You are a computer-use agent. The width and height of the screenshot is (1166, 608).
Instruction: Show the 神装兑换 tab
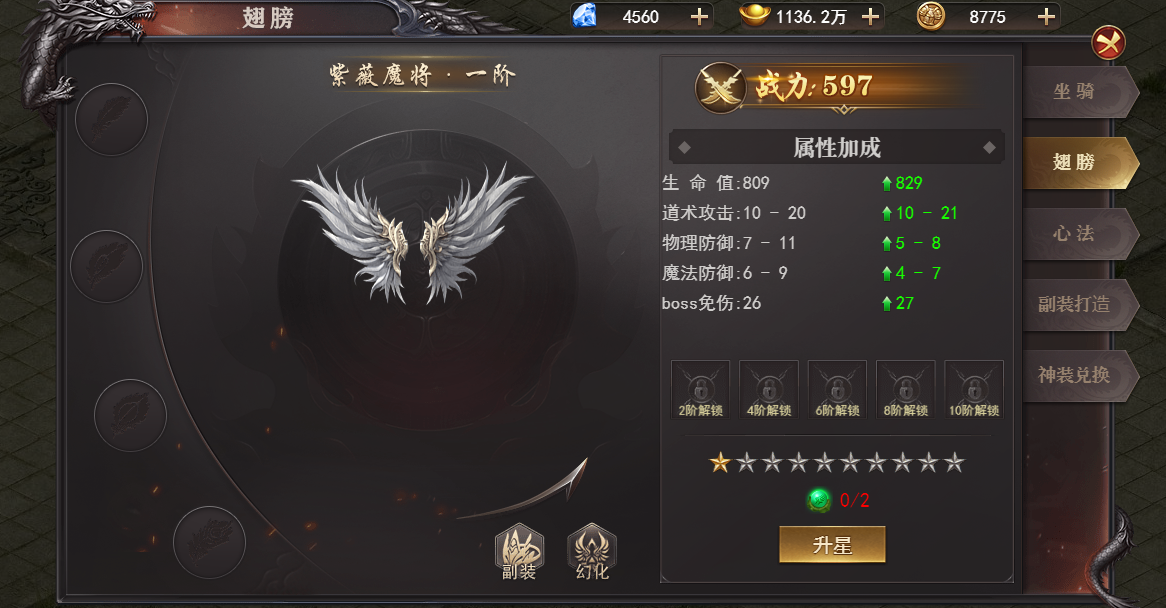coord(1075,375)
